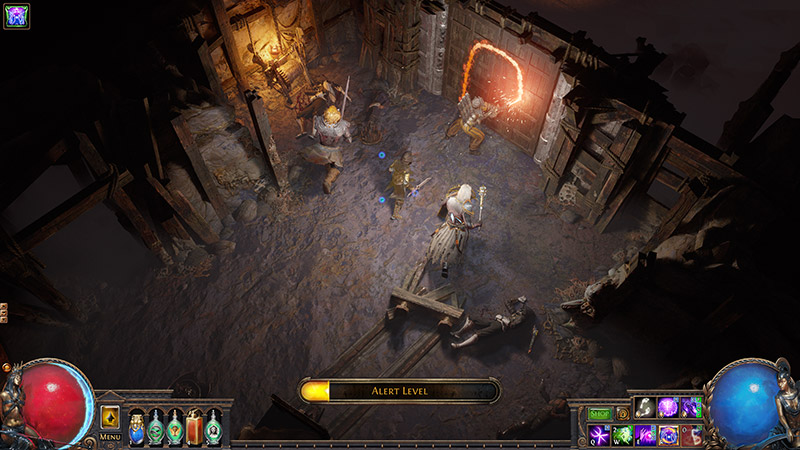Activate the purple orb skill
800x450 pixels.
point(668,408)
